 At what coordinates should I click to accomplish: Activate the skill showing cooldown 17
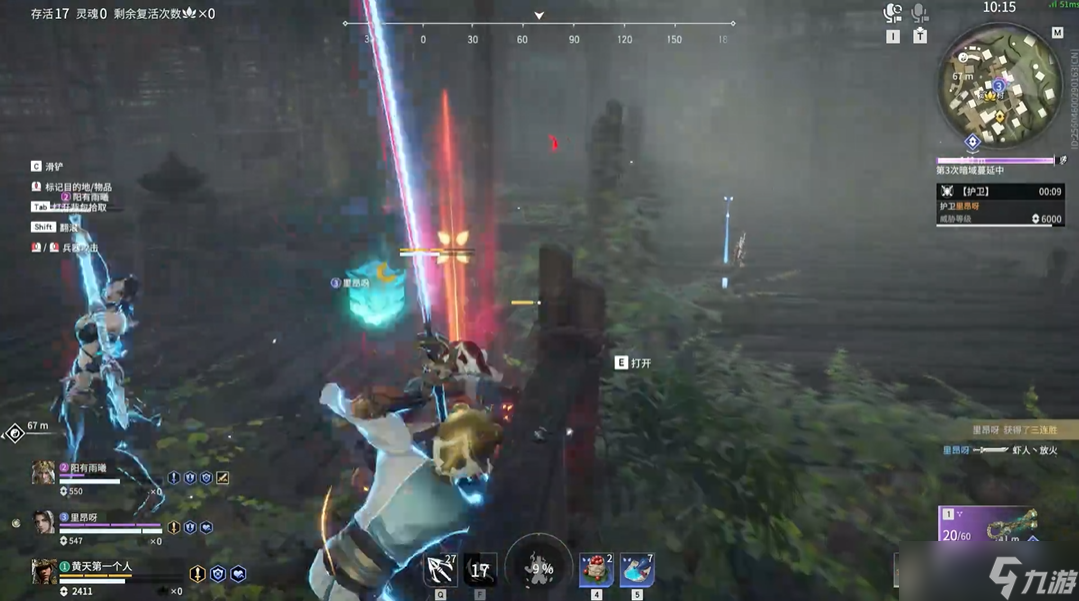(x=480, y=570)
